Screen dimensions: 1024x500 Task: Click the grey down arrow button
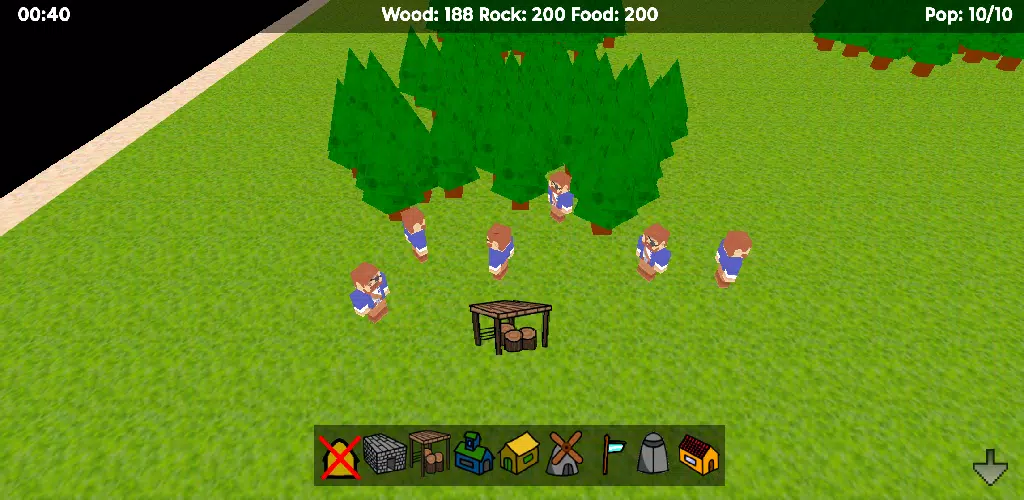[x=990, y=466]
